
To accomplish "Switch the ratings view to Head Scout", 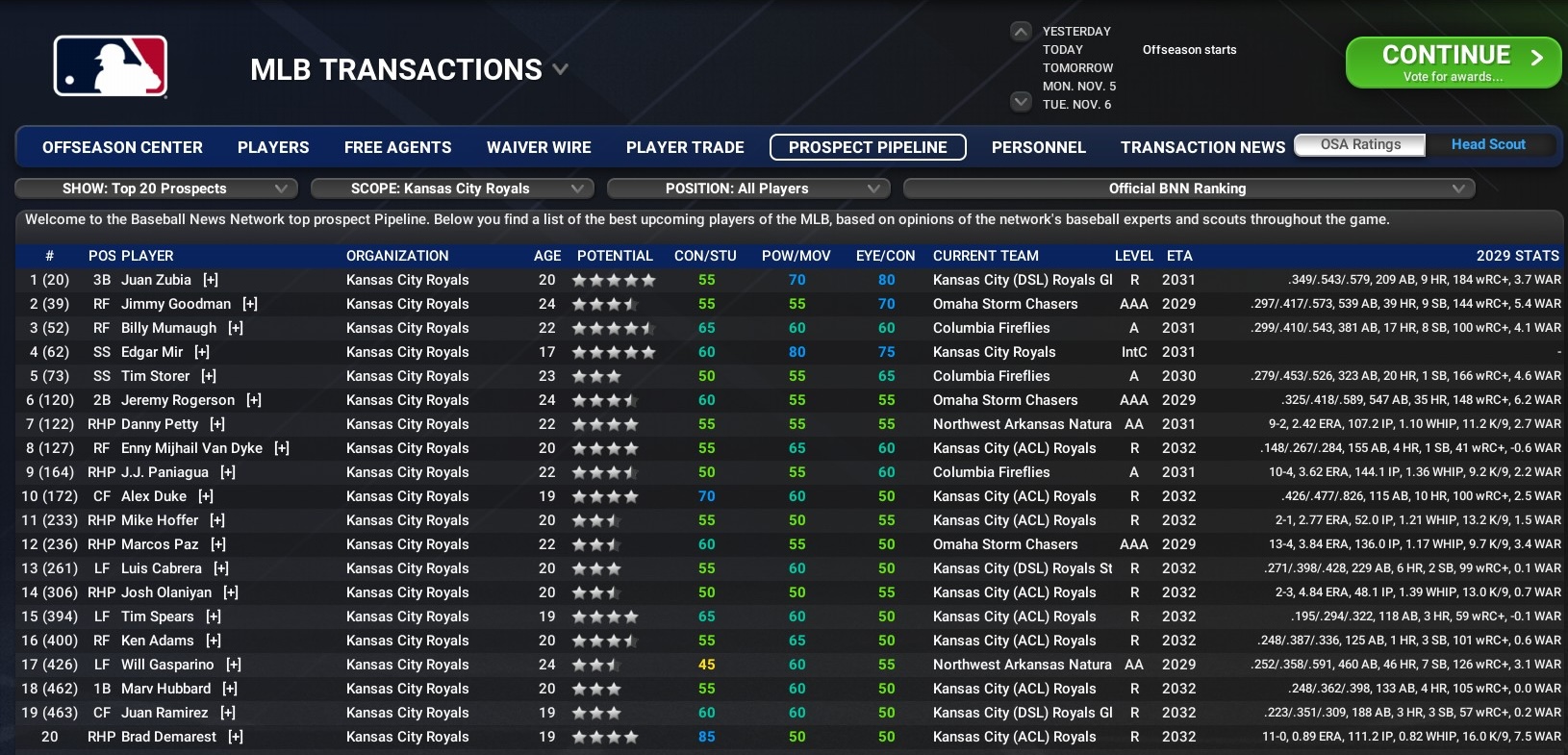I will tap(1488, 144).
